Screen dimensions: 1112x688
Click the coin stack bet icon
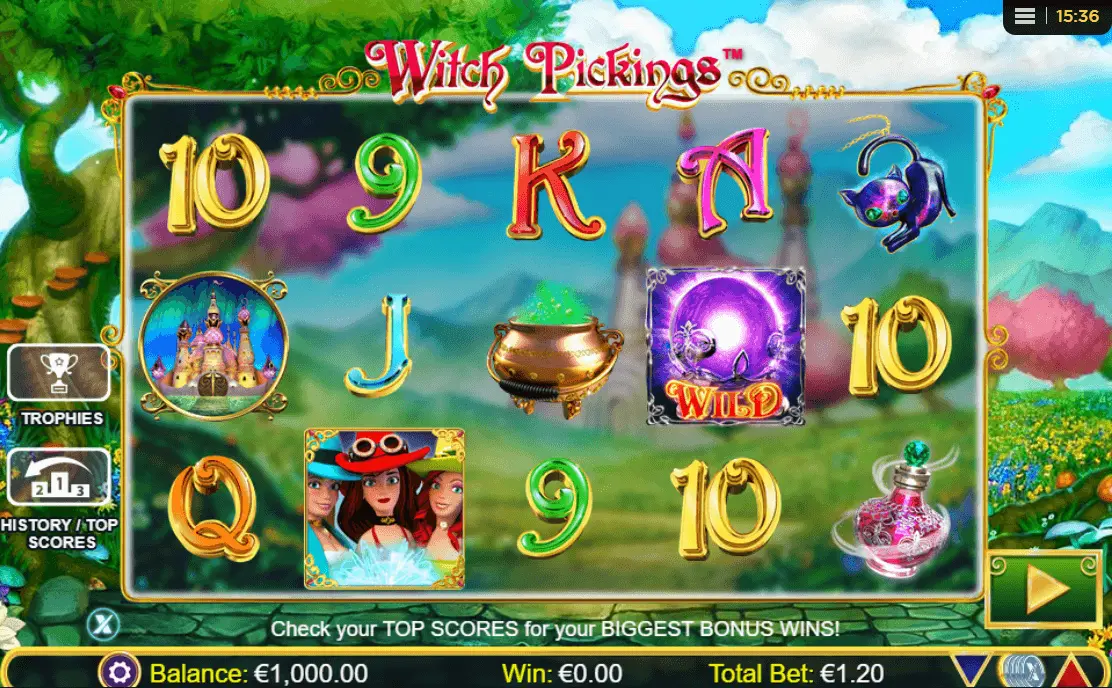click(x=1020, y=672)
